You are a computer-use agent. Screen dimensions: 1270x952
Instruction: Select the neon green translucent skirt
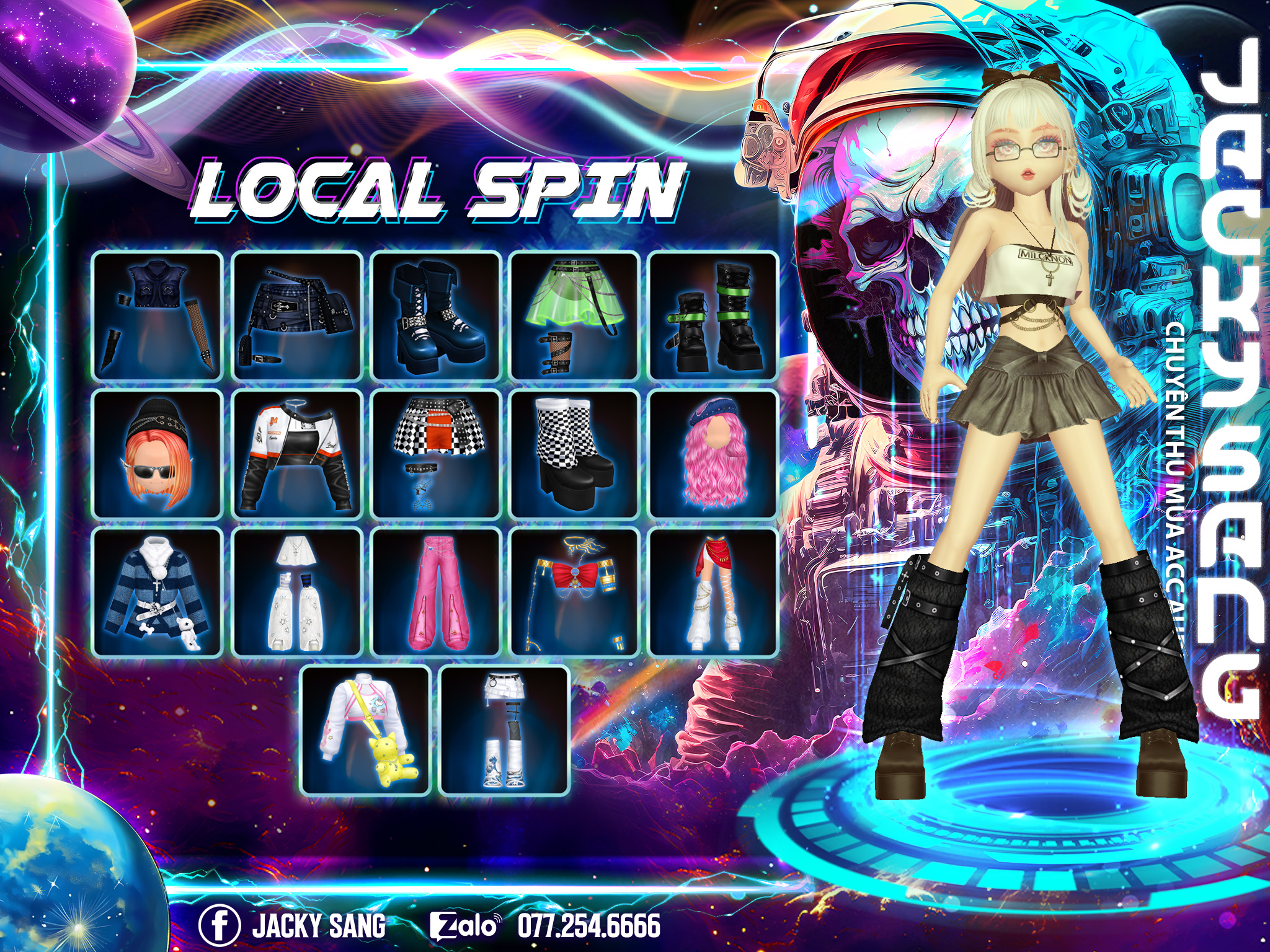[575, 315]
